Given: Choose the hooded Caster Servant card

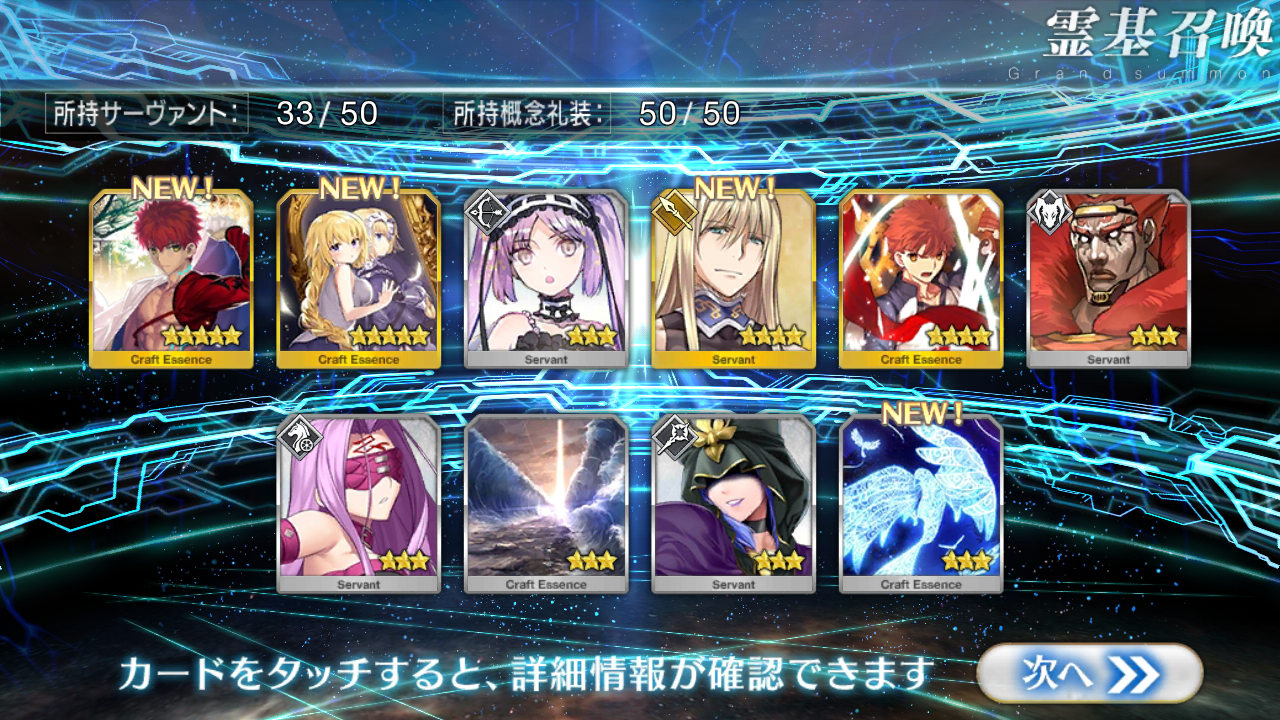Looking at the screenshot, I should (733, 503).
